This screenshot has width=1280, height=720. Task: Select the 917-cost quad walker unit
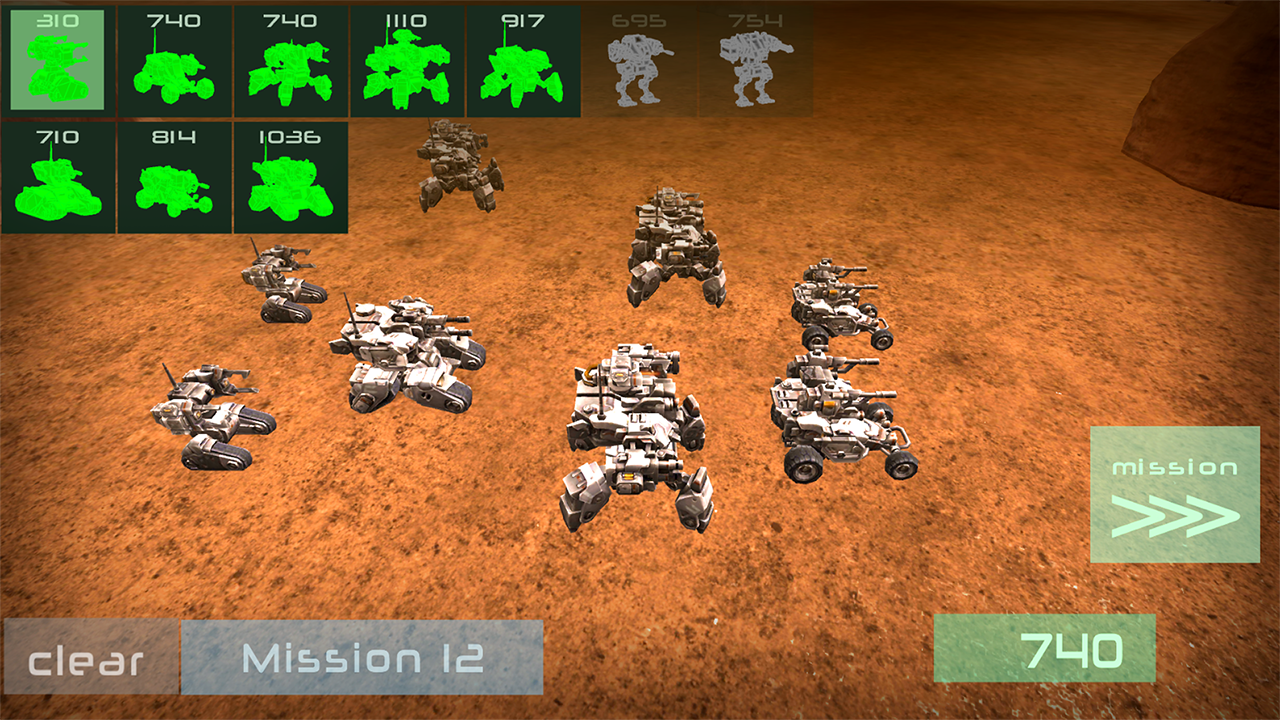point(522,60)
